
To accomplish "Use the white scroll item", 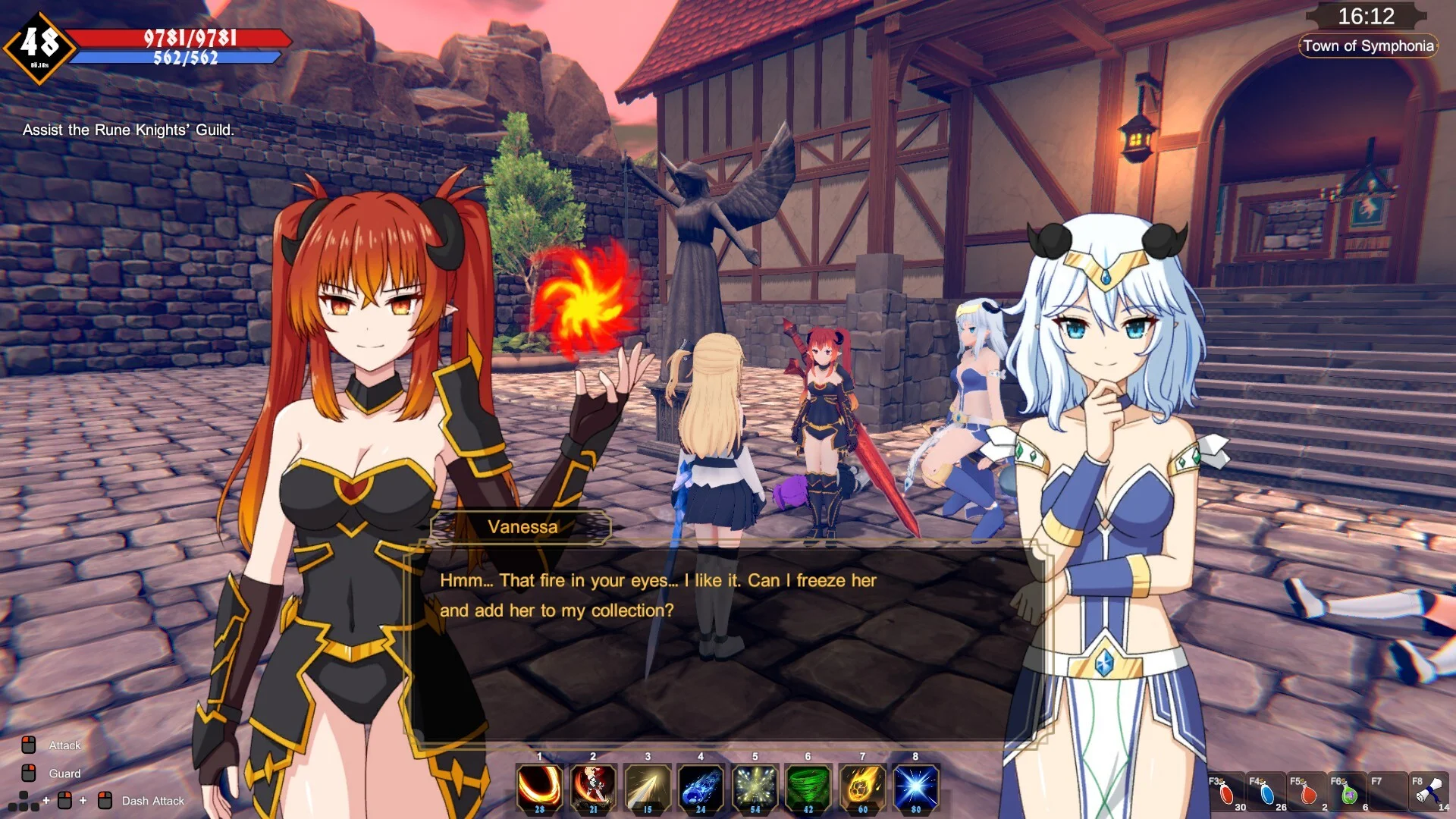I will pyautogui.click(x=1429, y=792).
